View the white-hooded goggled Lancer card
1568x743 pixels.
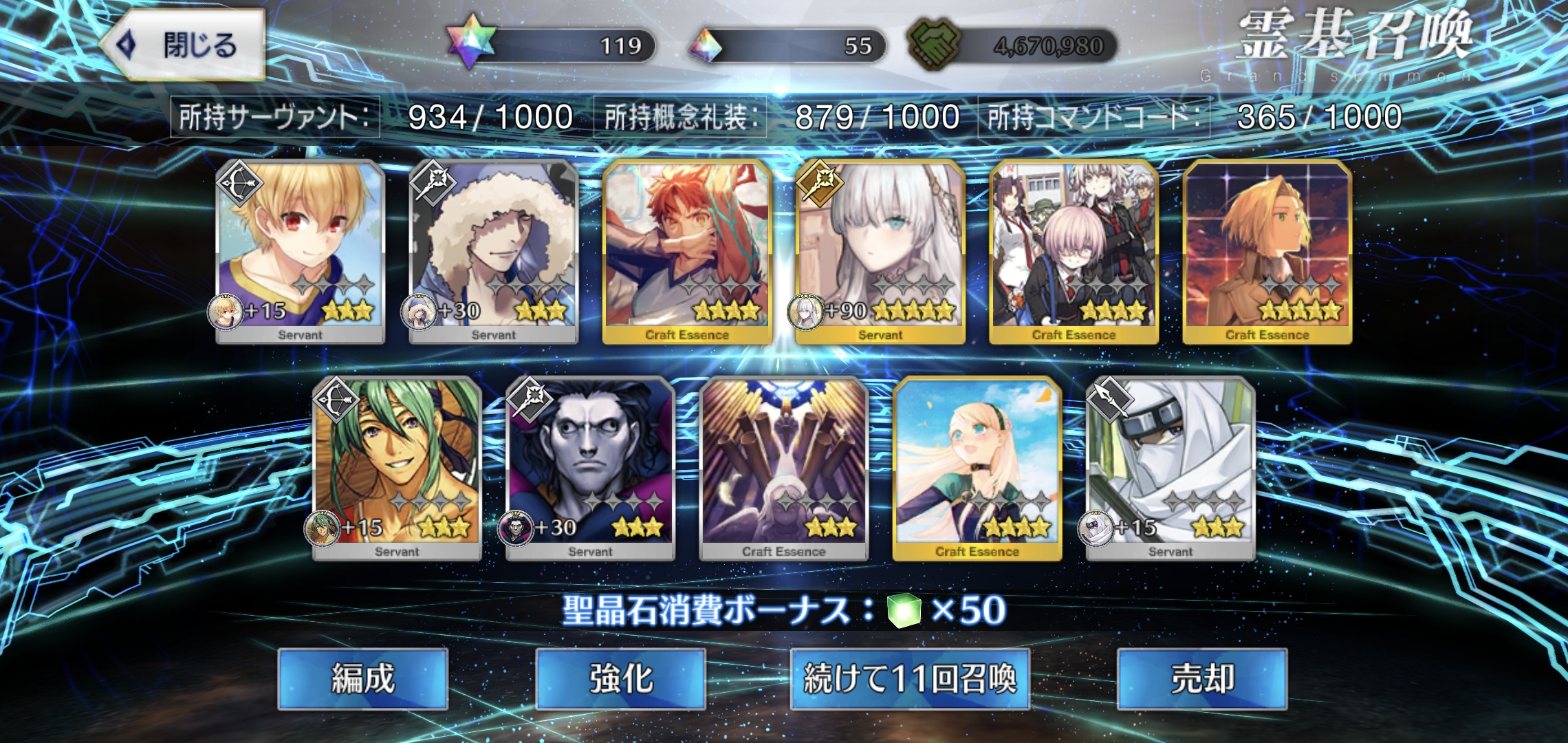pyautogui.click(x=1170, y=468)
